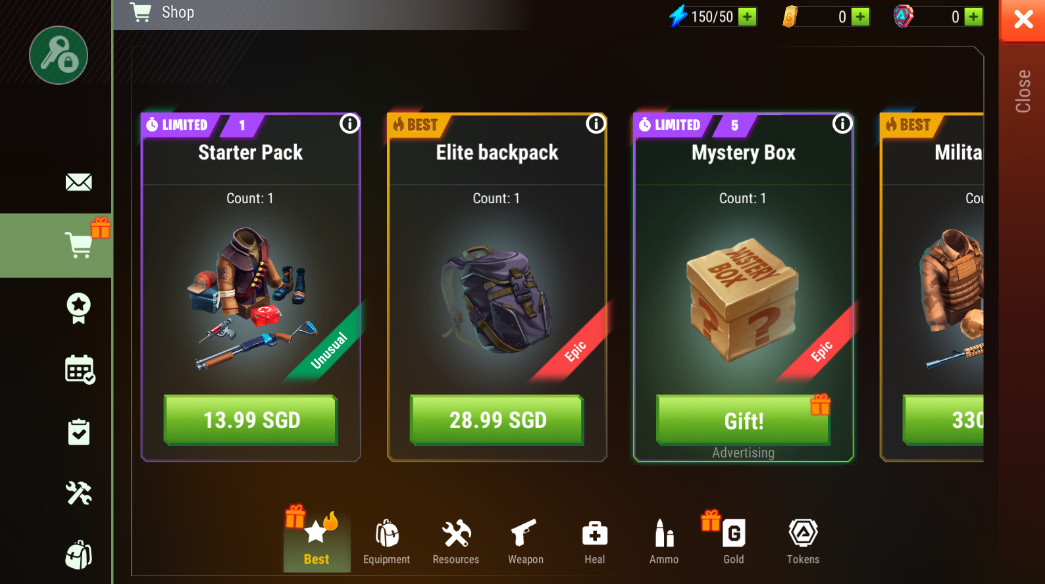Image resolution: width=1045 pixels, height=584 pixels.
Task: Open the mail envelope in the sidebar
Action: pyautogui.click(x=78, y=182)
